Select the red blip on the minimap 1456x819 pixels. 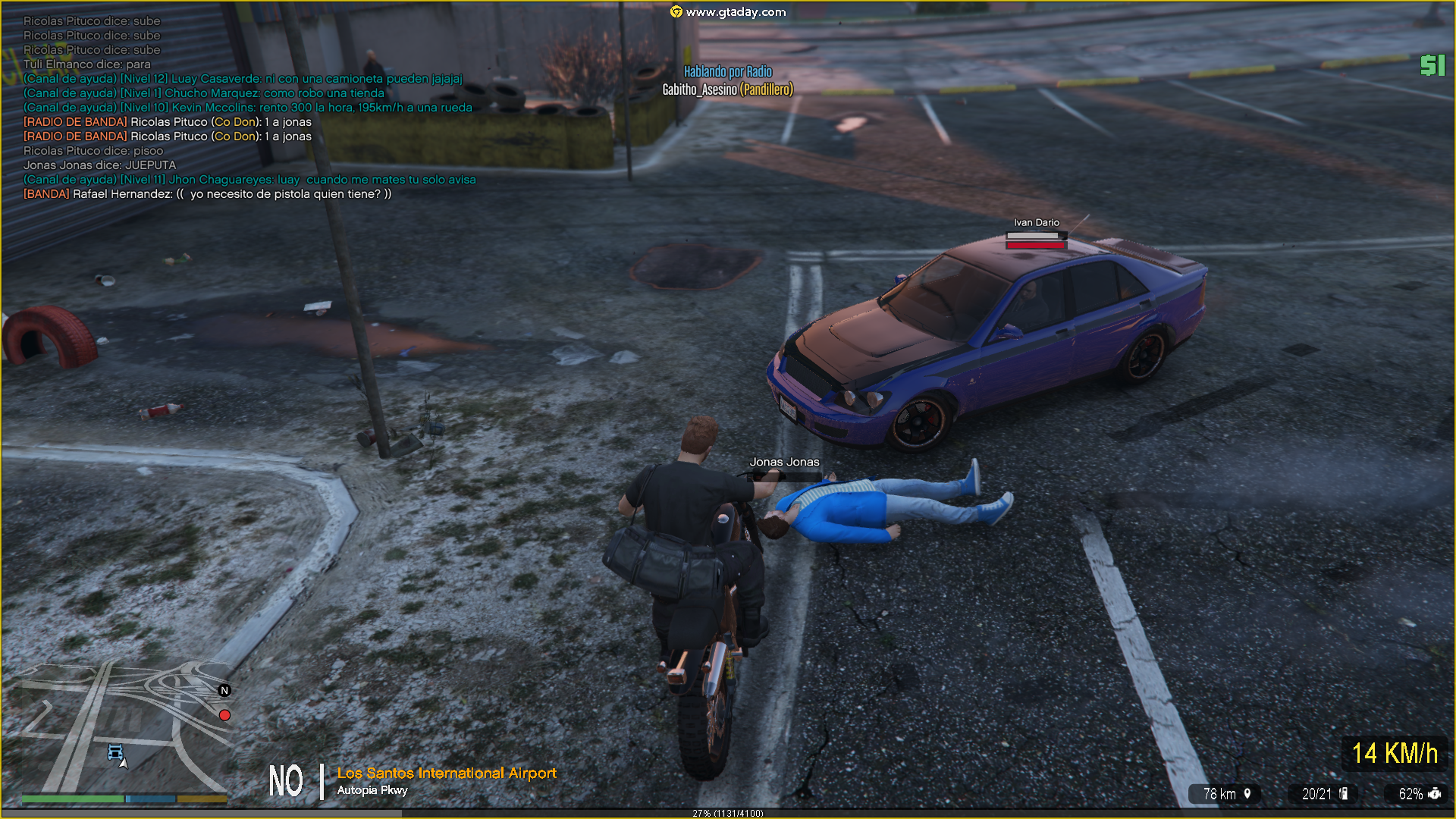click(224, 715)
